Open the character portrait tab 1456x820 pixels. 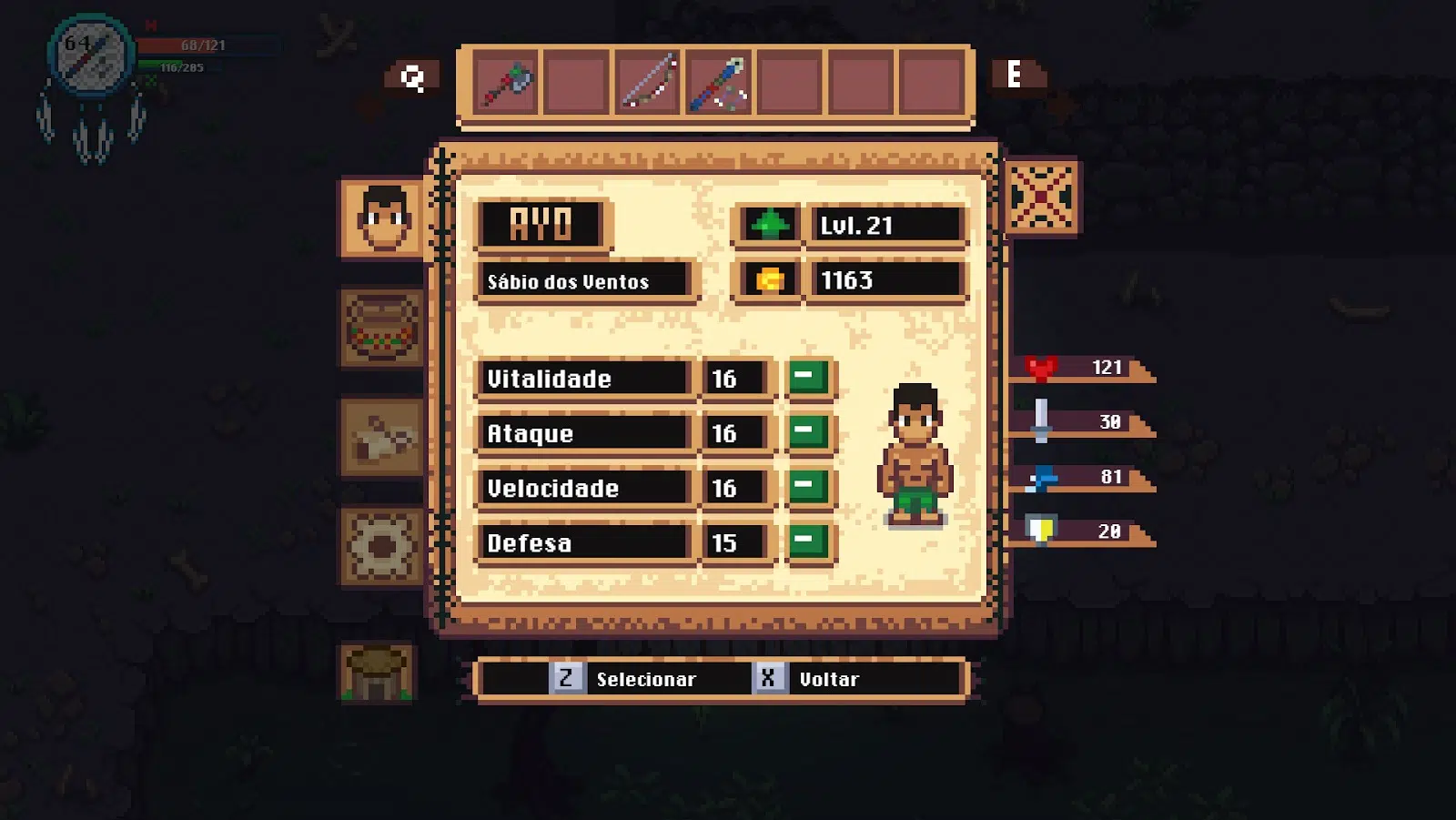click(x=383, y=218)
